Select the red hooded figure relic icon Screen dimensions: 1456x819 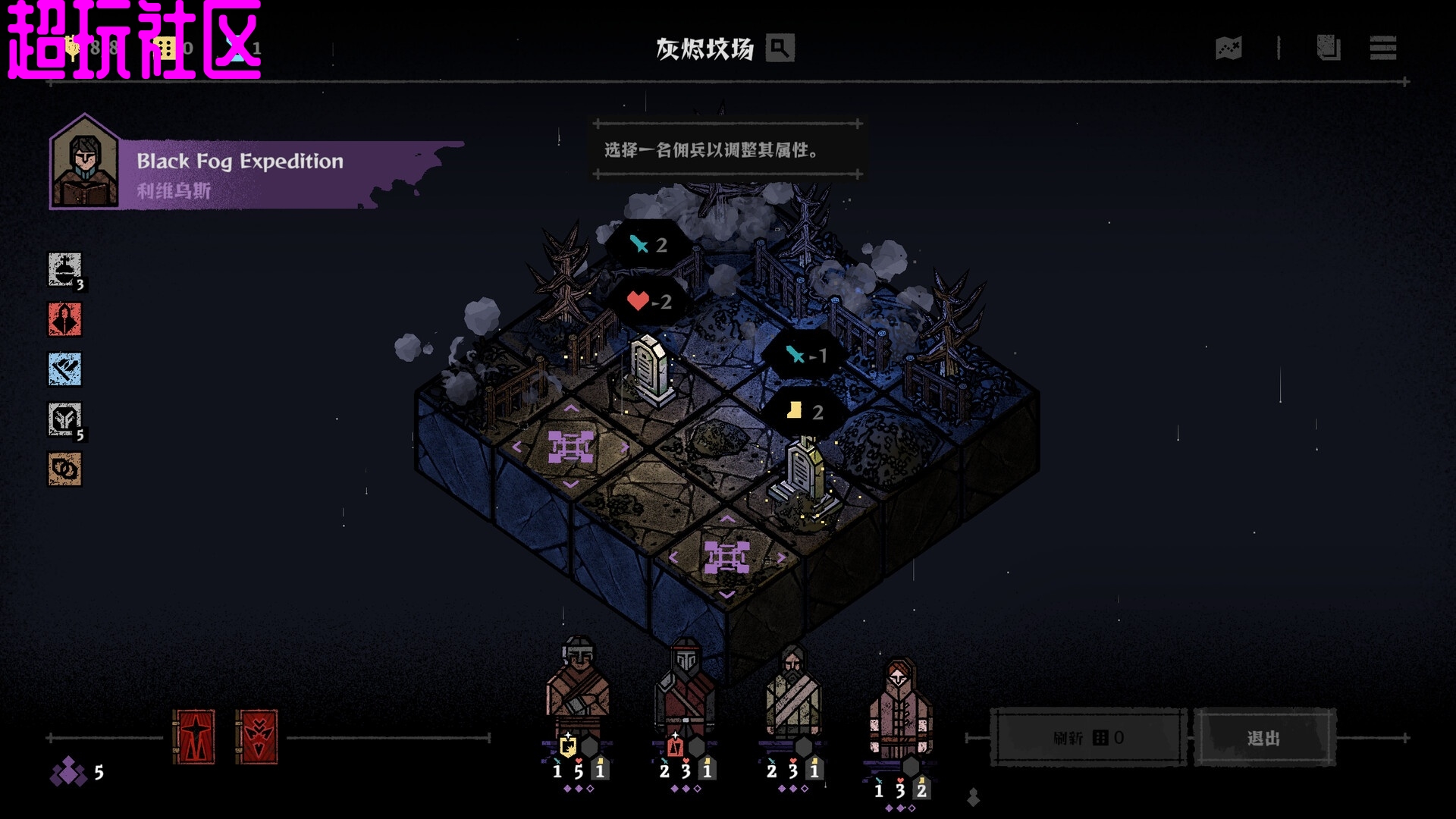tap(64, 319)
